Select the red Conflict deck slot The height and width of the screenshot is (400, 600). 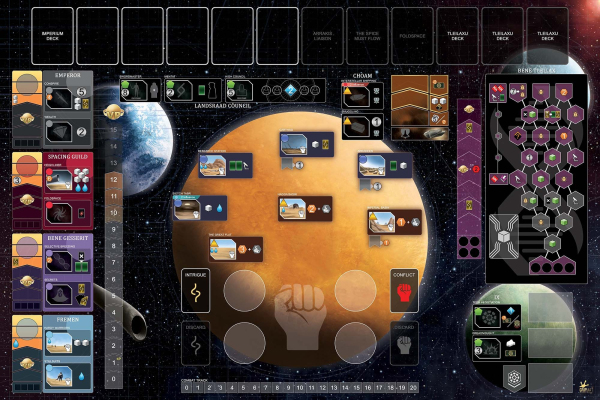[404, 288]
